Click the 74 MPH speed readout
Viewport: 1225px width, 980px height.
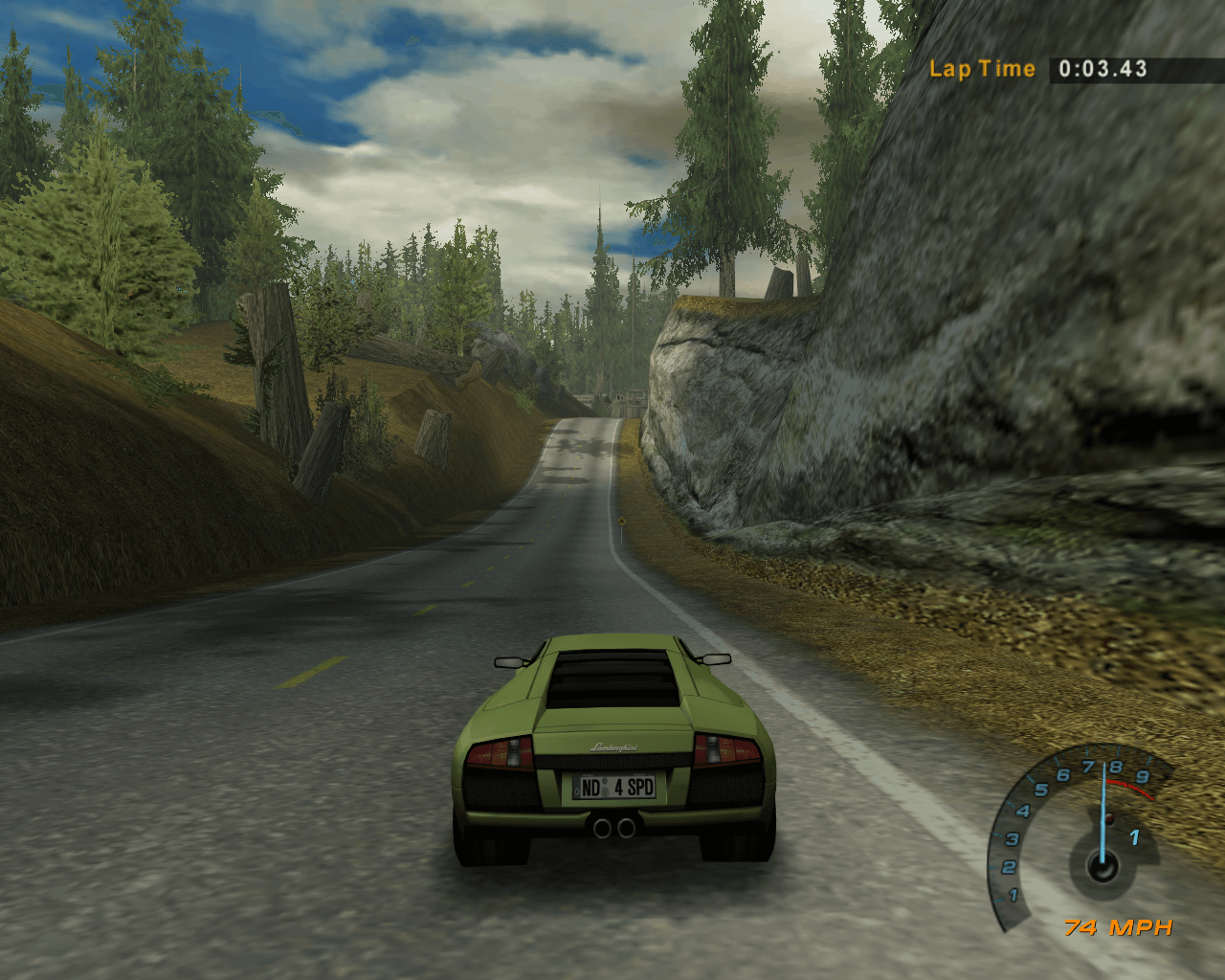coord(1118,926)
